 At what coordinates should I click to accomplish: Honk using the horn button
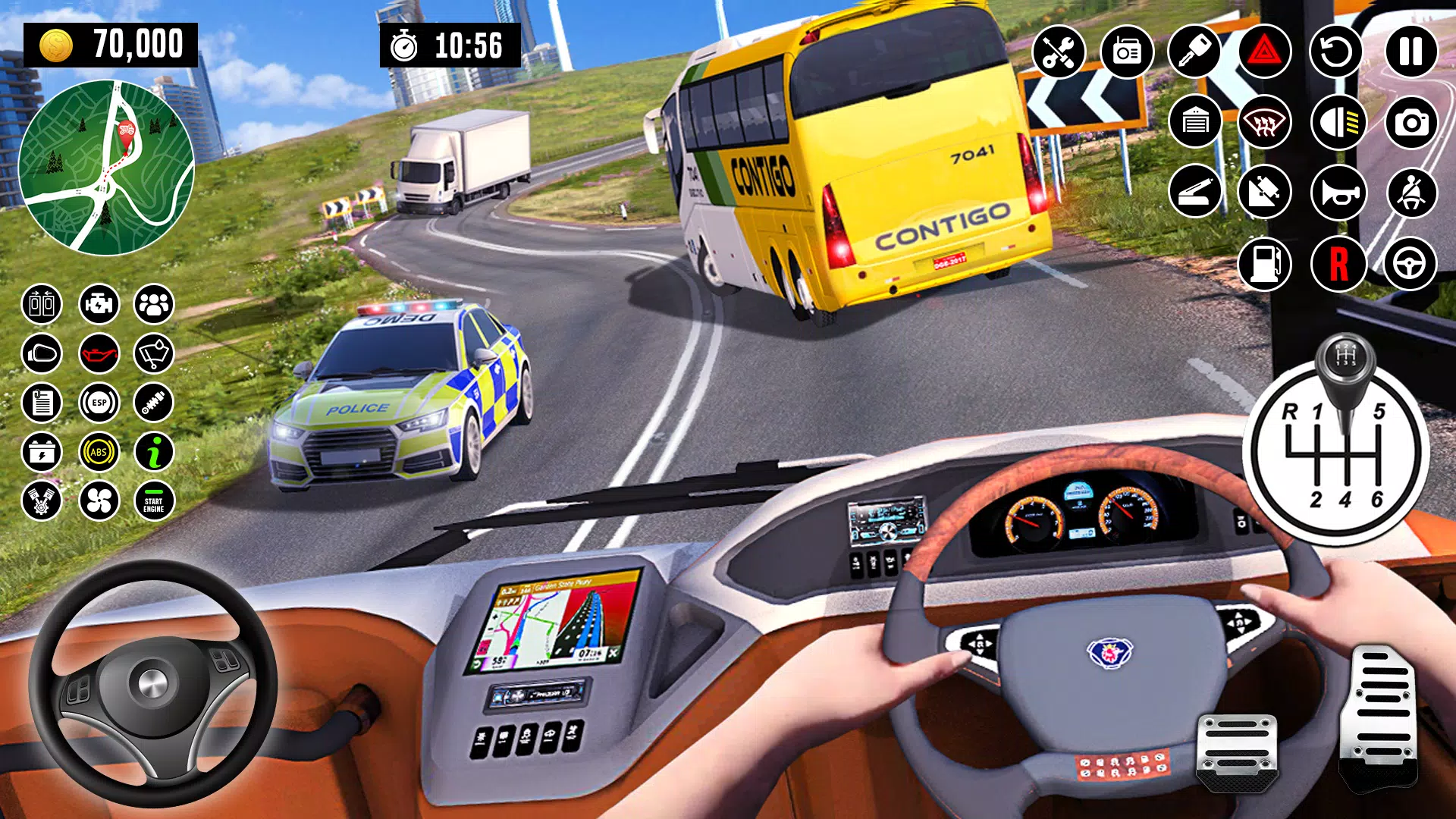click(x=1338, y=193)
